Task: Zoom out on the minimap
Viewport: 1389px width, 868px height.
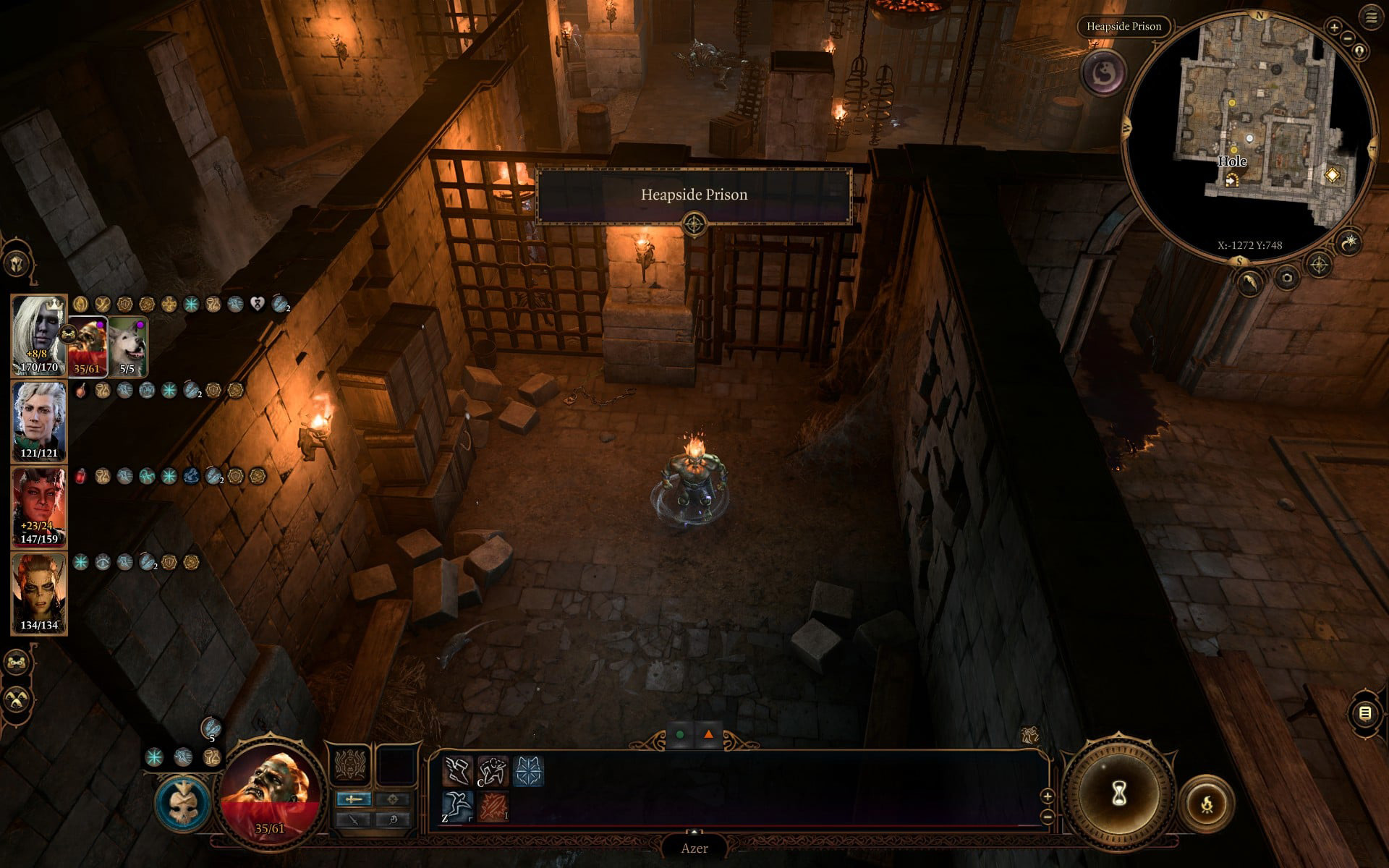Action: pyautogui.click(x=1348, y=38)
